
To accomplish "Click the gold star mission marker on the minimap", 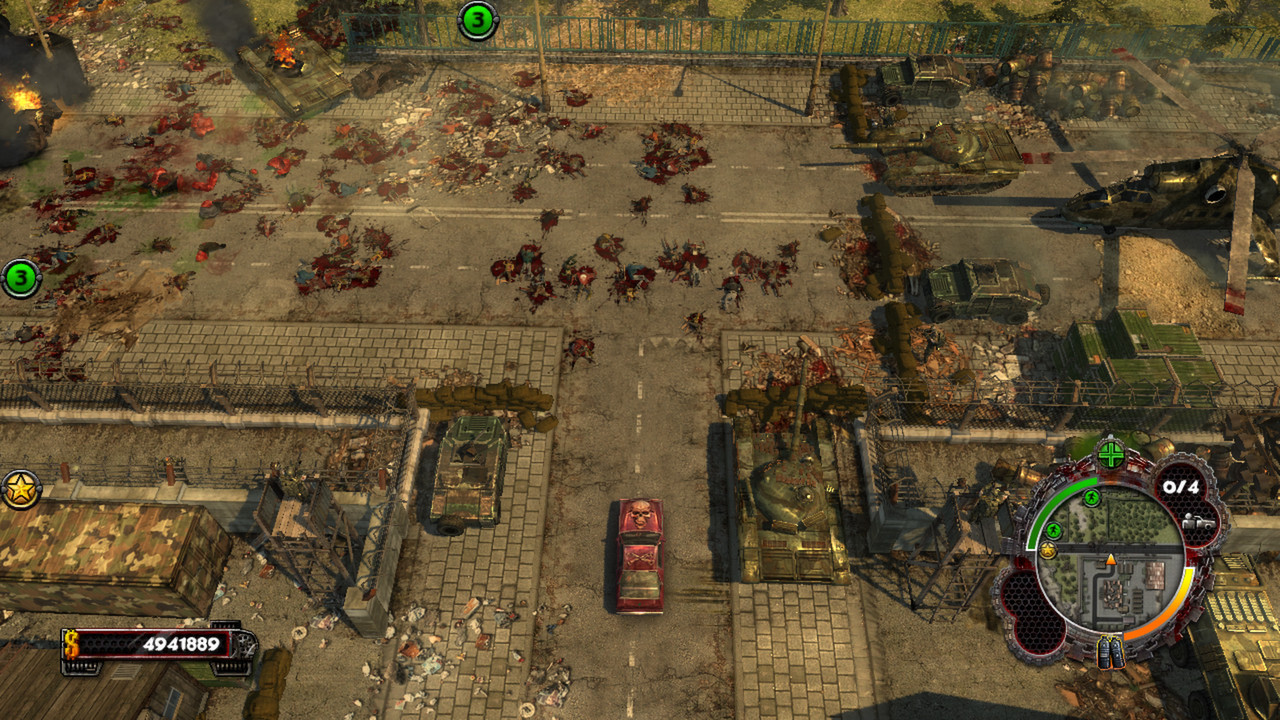I will tap(1049, 548).
